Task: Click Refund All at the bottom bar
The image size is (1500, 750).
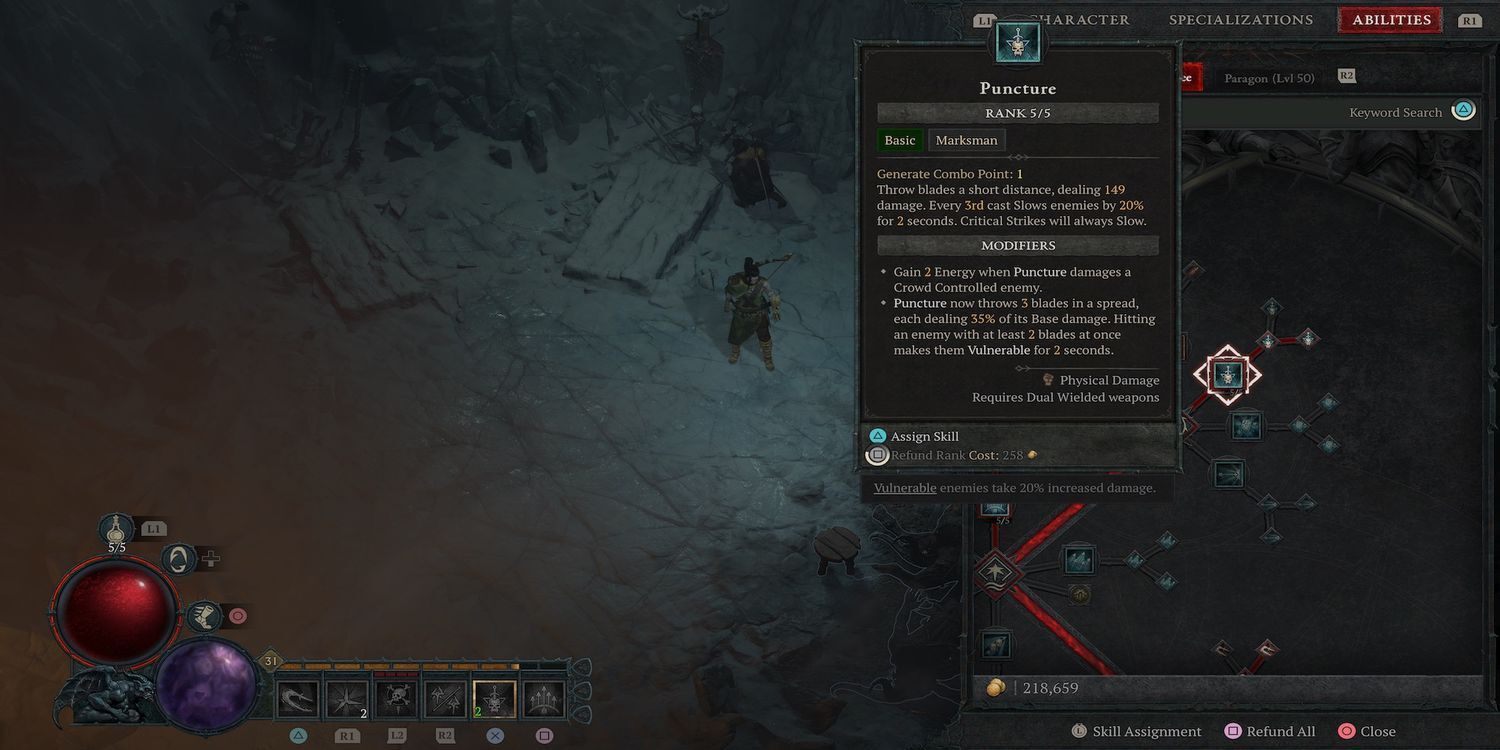Action: click(x=1270, y=731)
